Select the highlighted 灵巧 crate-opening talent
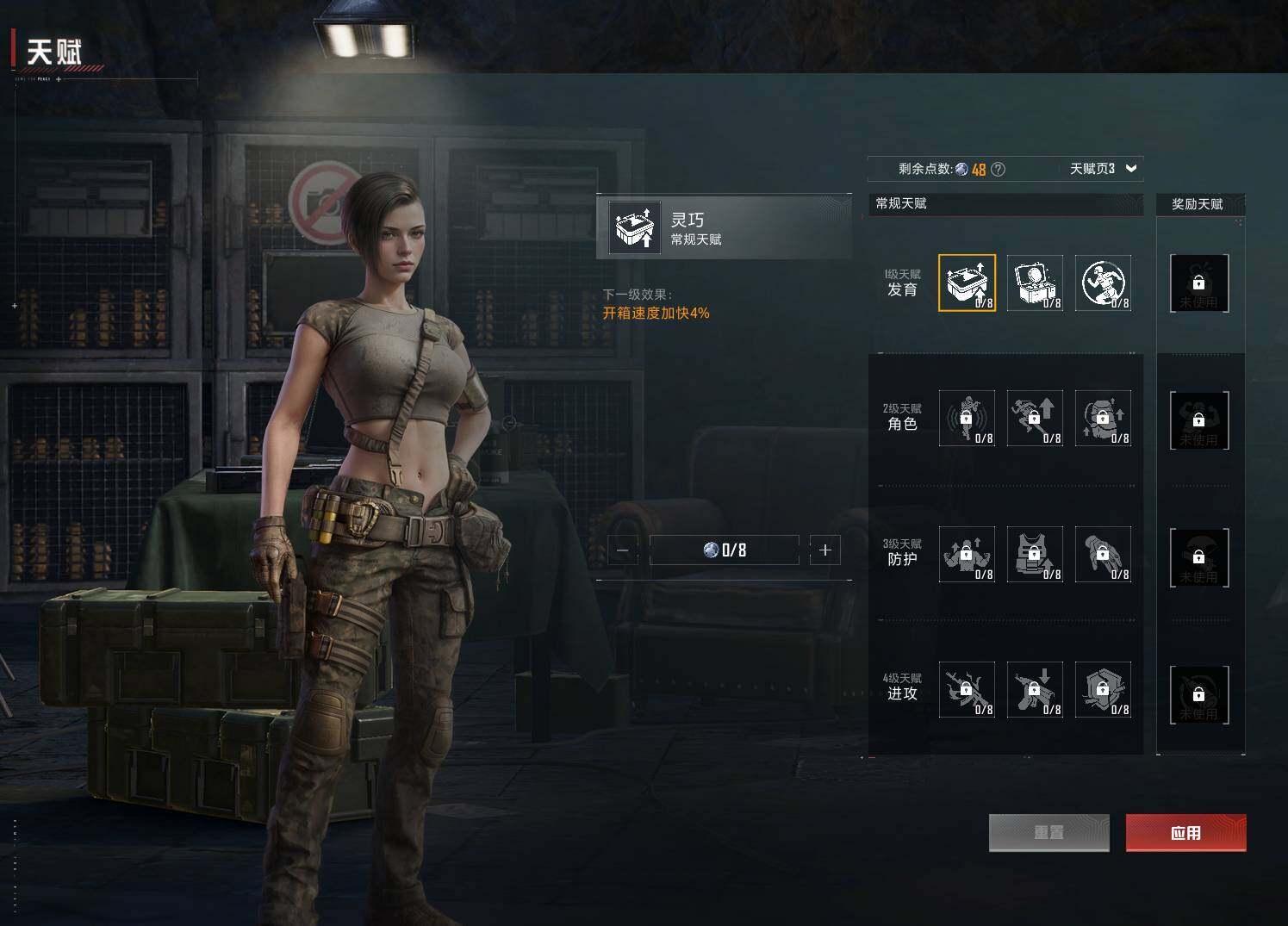 click(x=967, y=283)
